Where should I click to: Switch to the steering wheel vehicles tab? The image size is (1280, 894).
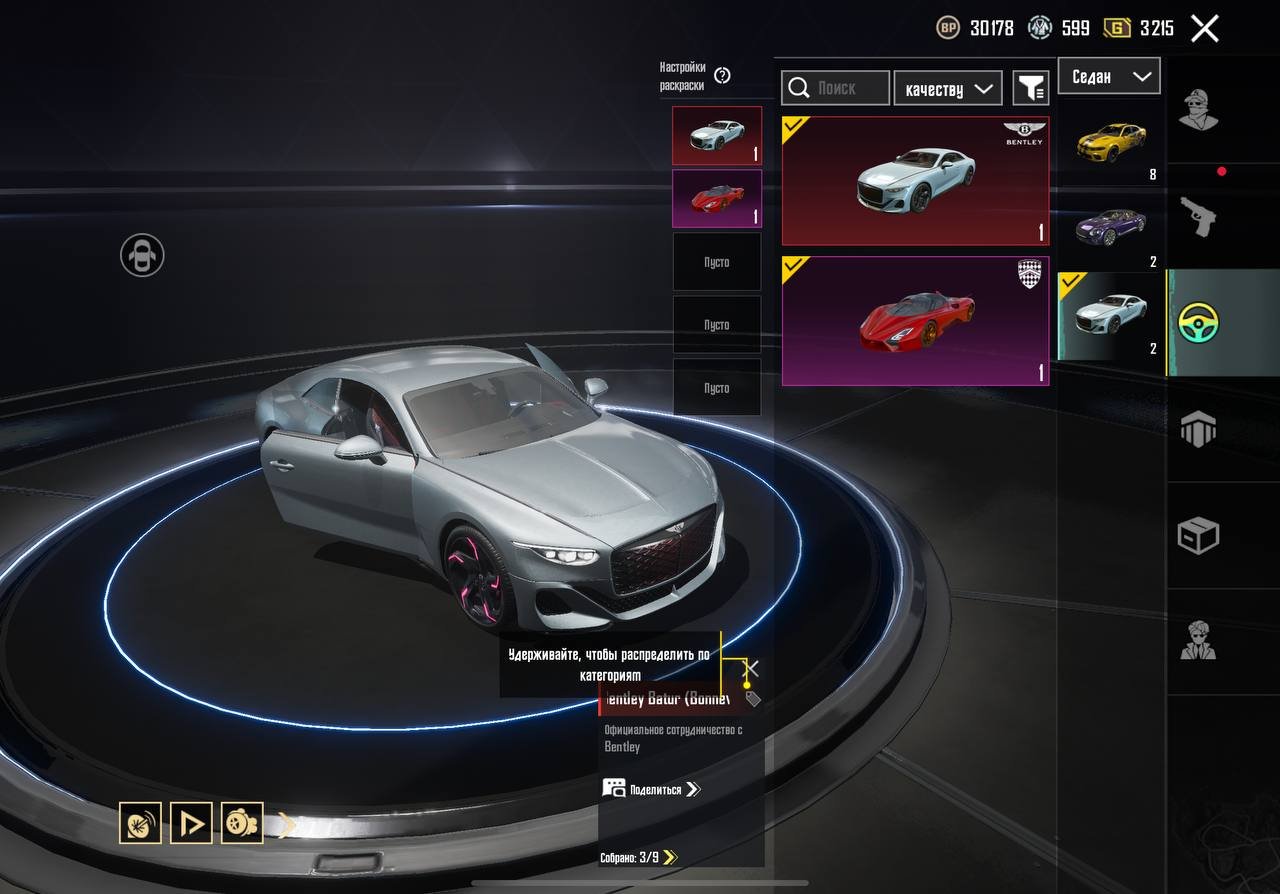pyautogui.click(x=1198, y=323)
